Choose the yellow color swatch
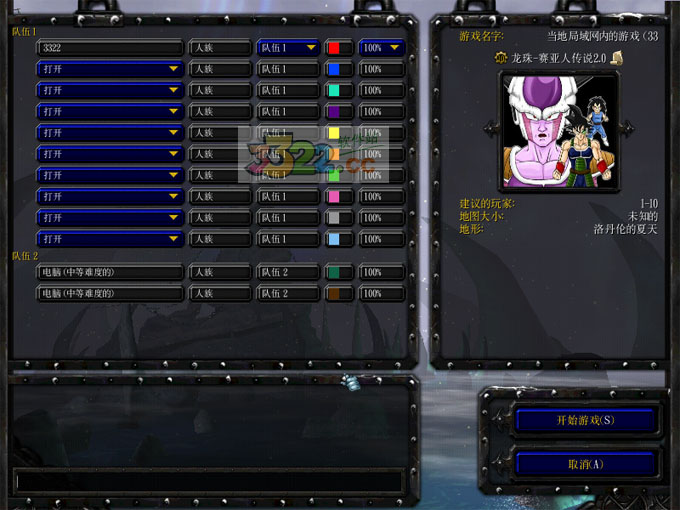The width and height of the screenshot is (680, 510). (x=339, y=133)
